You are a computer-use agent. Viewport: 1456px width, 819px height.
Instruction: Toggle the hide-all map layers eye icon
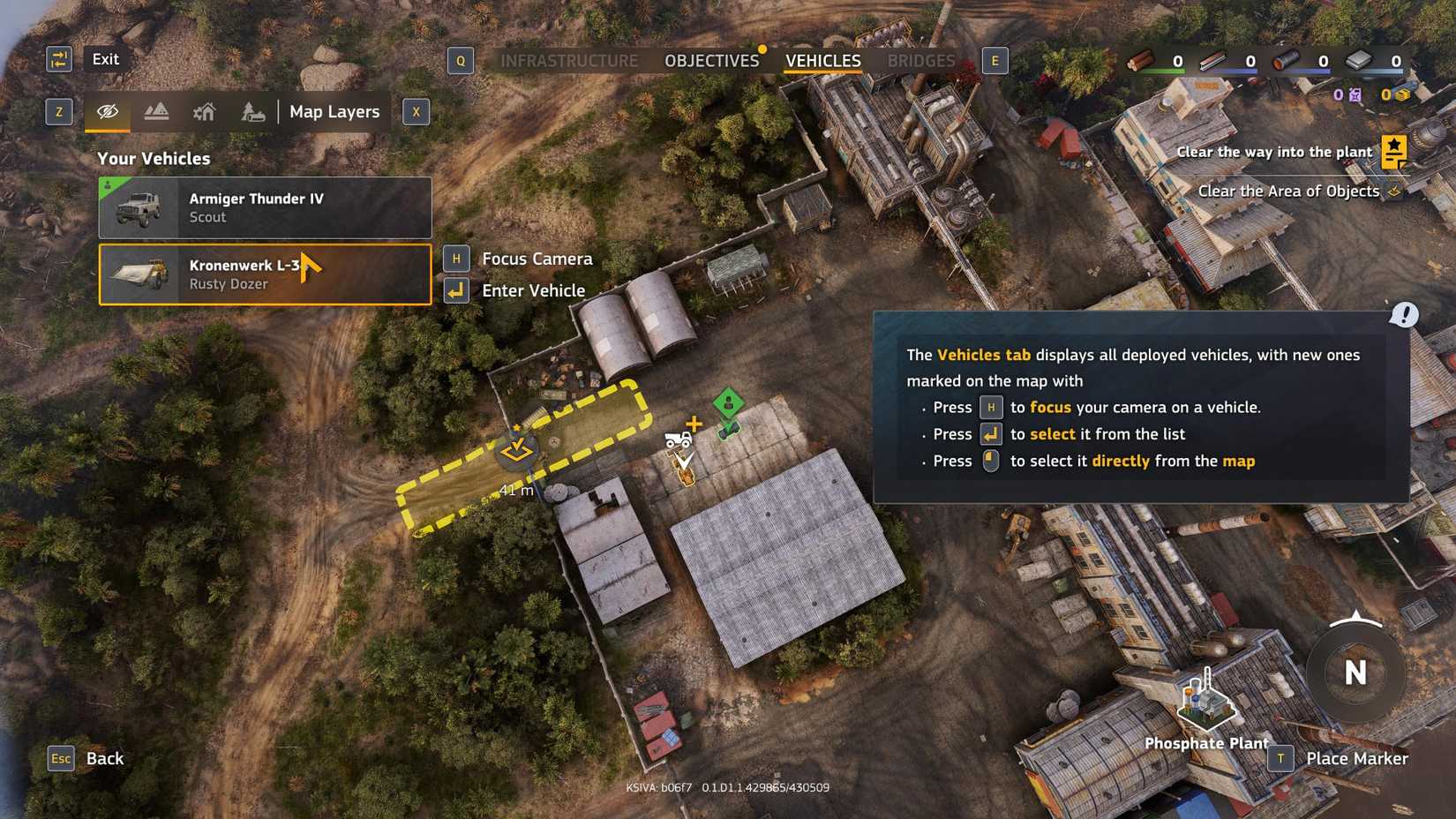[108, 111]
